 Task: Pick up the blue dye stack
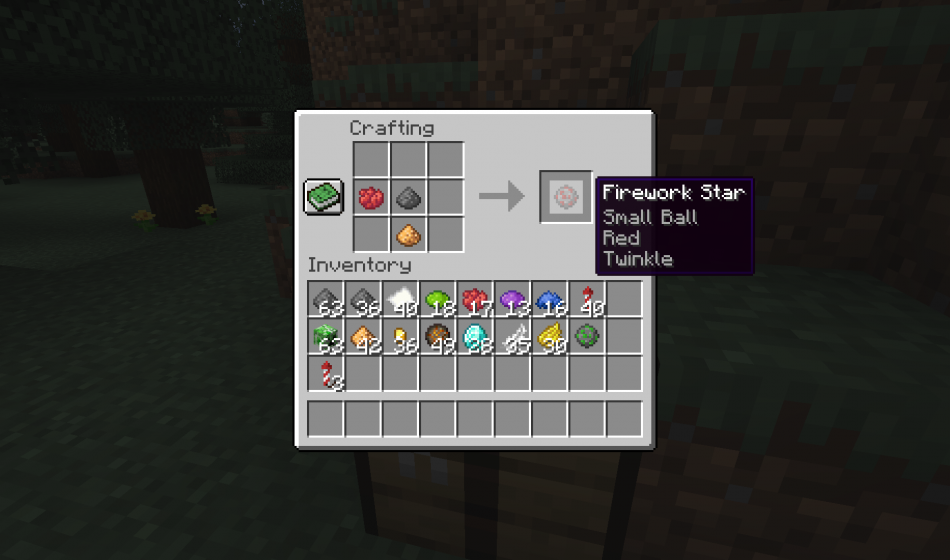549,299
